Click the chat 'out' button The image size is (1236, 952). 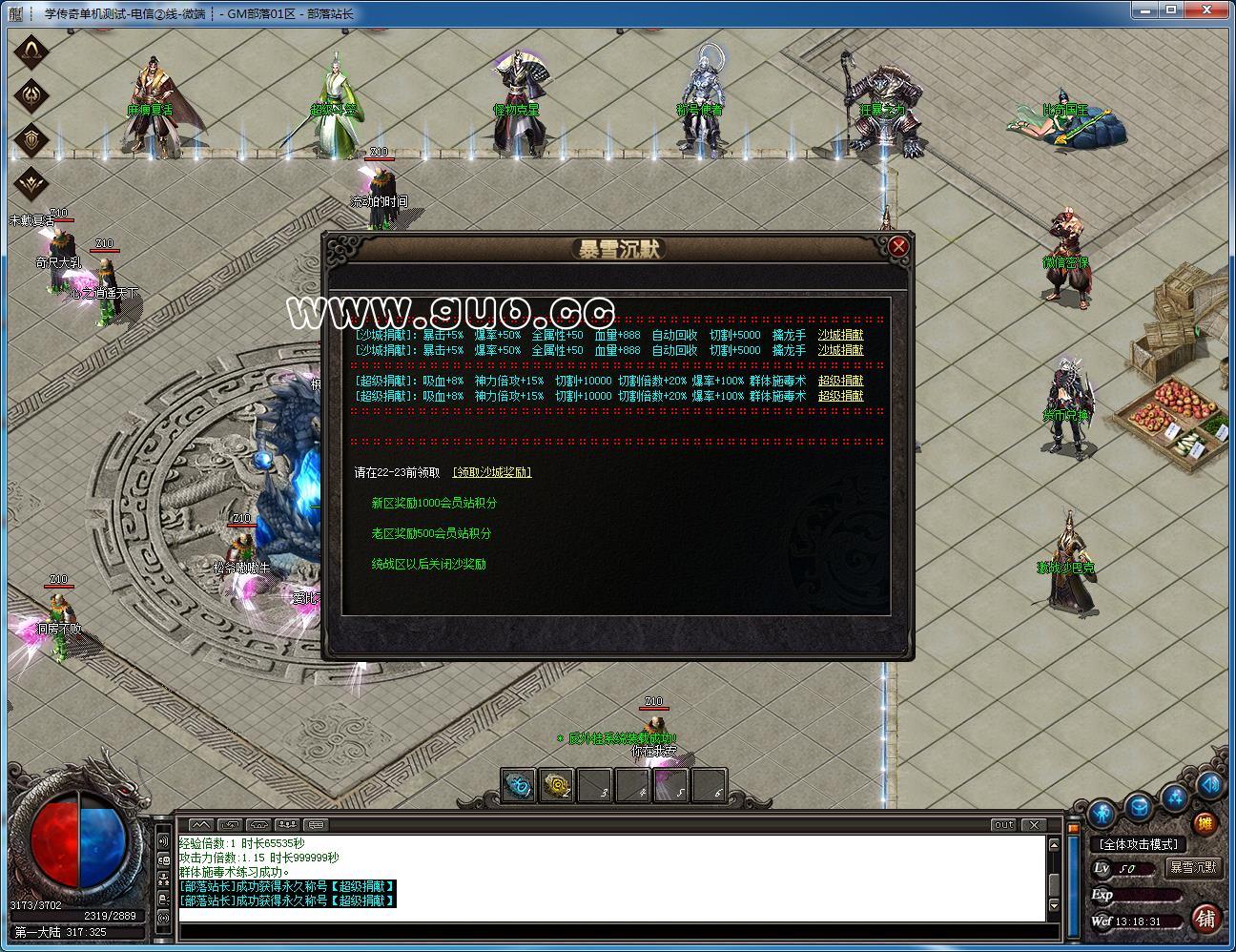click(1003, 824)
